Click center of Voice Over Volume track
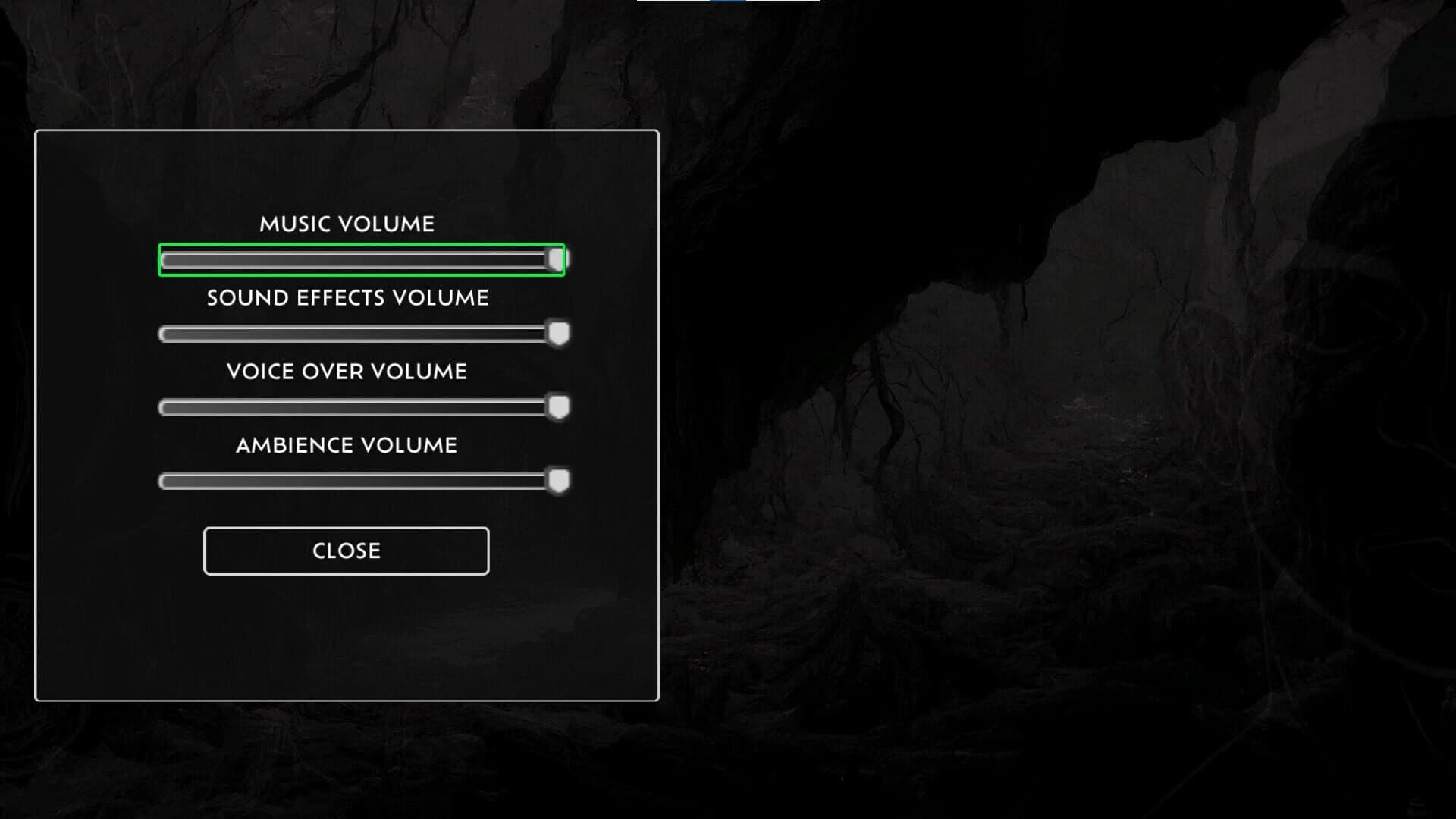1456x819 pixels. 362,407
